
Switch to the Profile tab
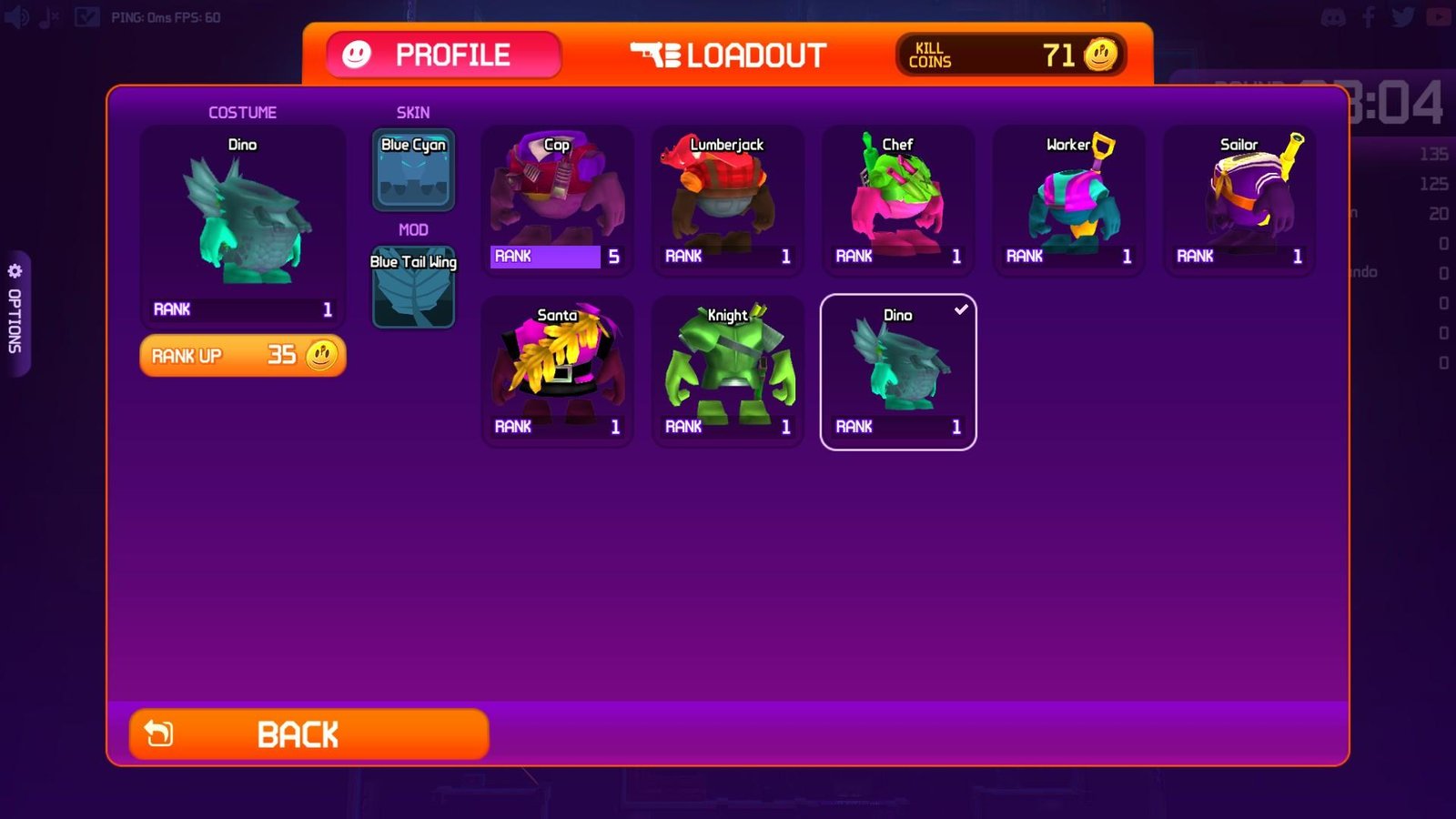pos(443,55)
